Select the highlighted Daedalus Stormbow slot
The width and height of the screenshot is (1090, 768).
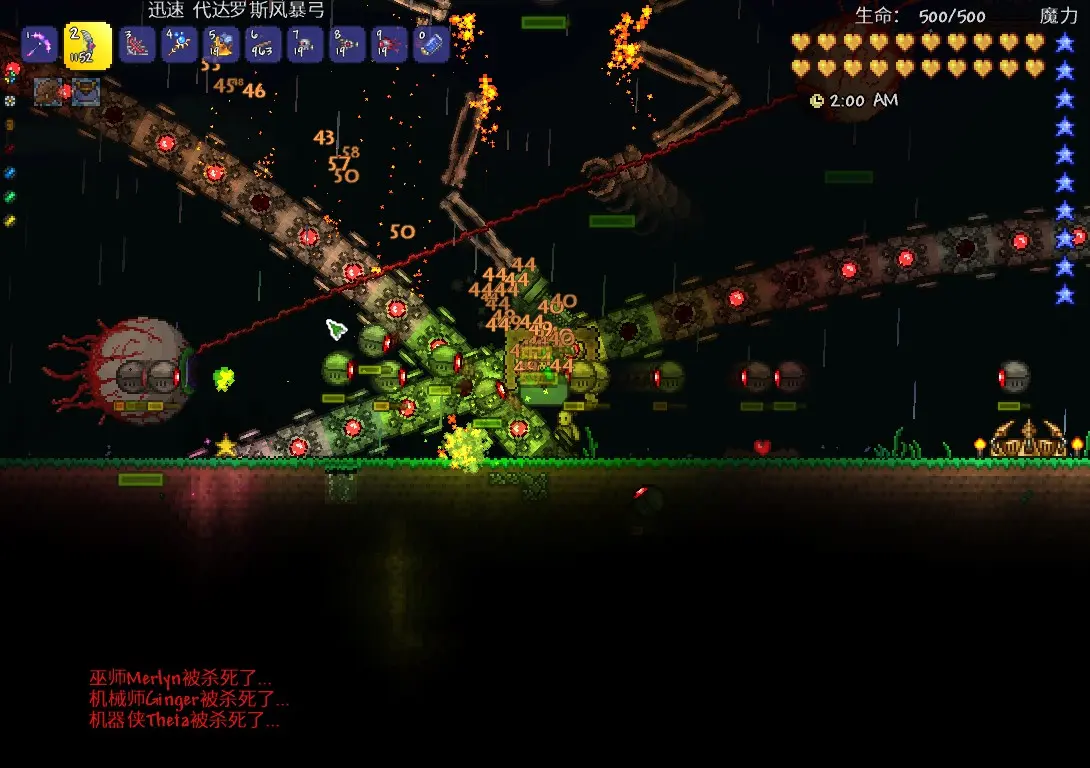click(87, 45)
